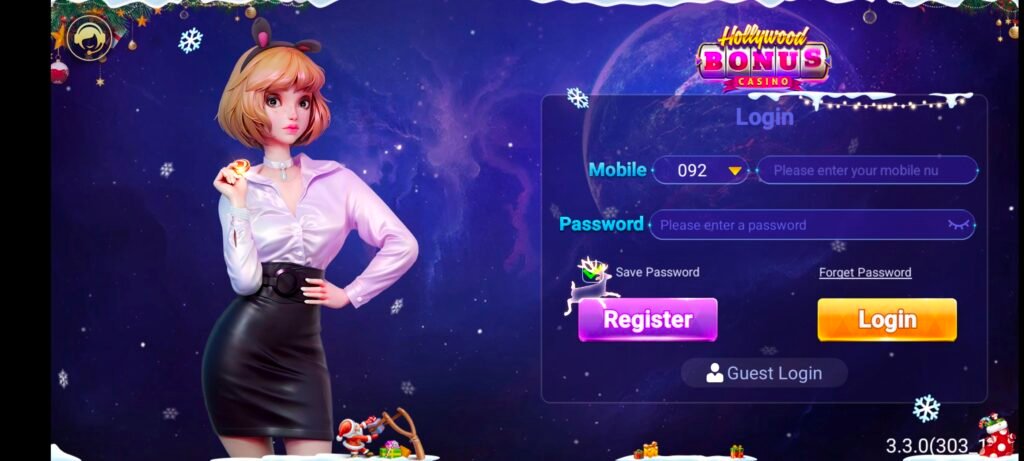Select the mobile number input field

[866, 170]
